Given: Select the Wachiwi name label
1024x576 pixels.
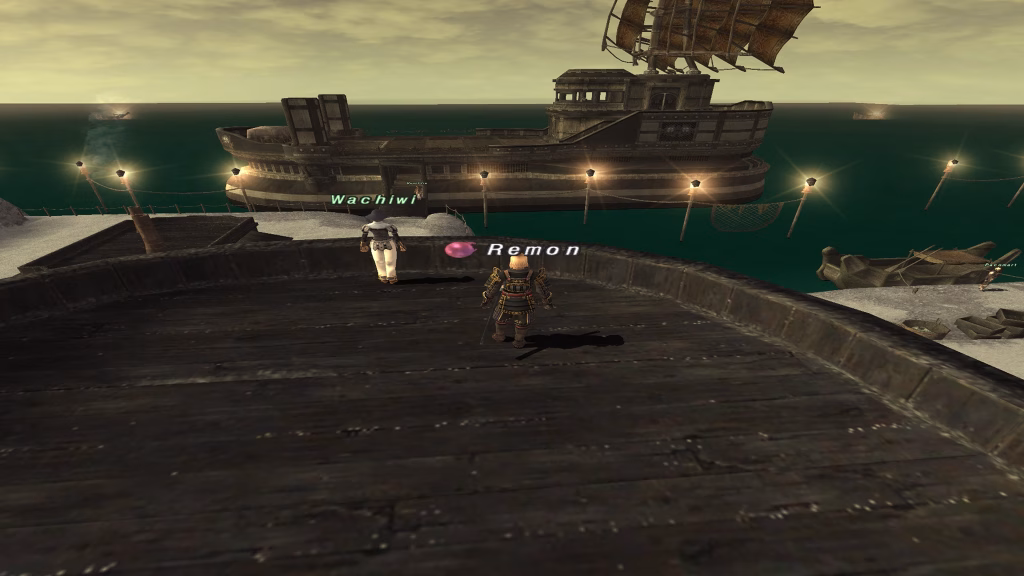Looking at the screenshot, I should click(x=372, y=200).
